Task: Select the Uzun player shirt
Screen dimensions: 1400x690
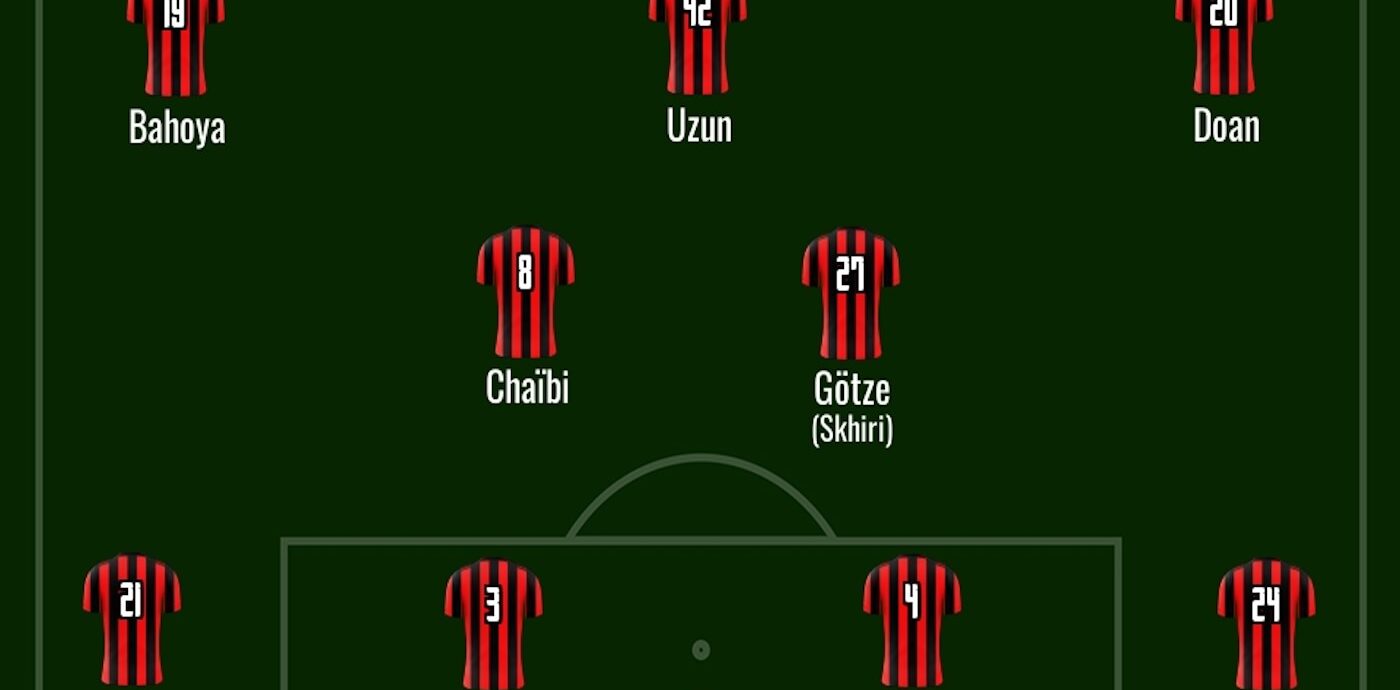Action: point(697,47)
